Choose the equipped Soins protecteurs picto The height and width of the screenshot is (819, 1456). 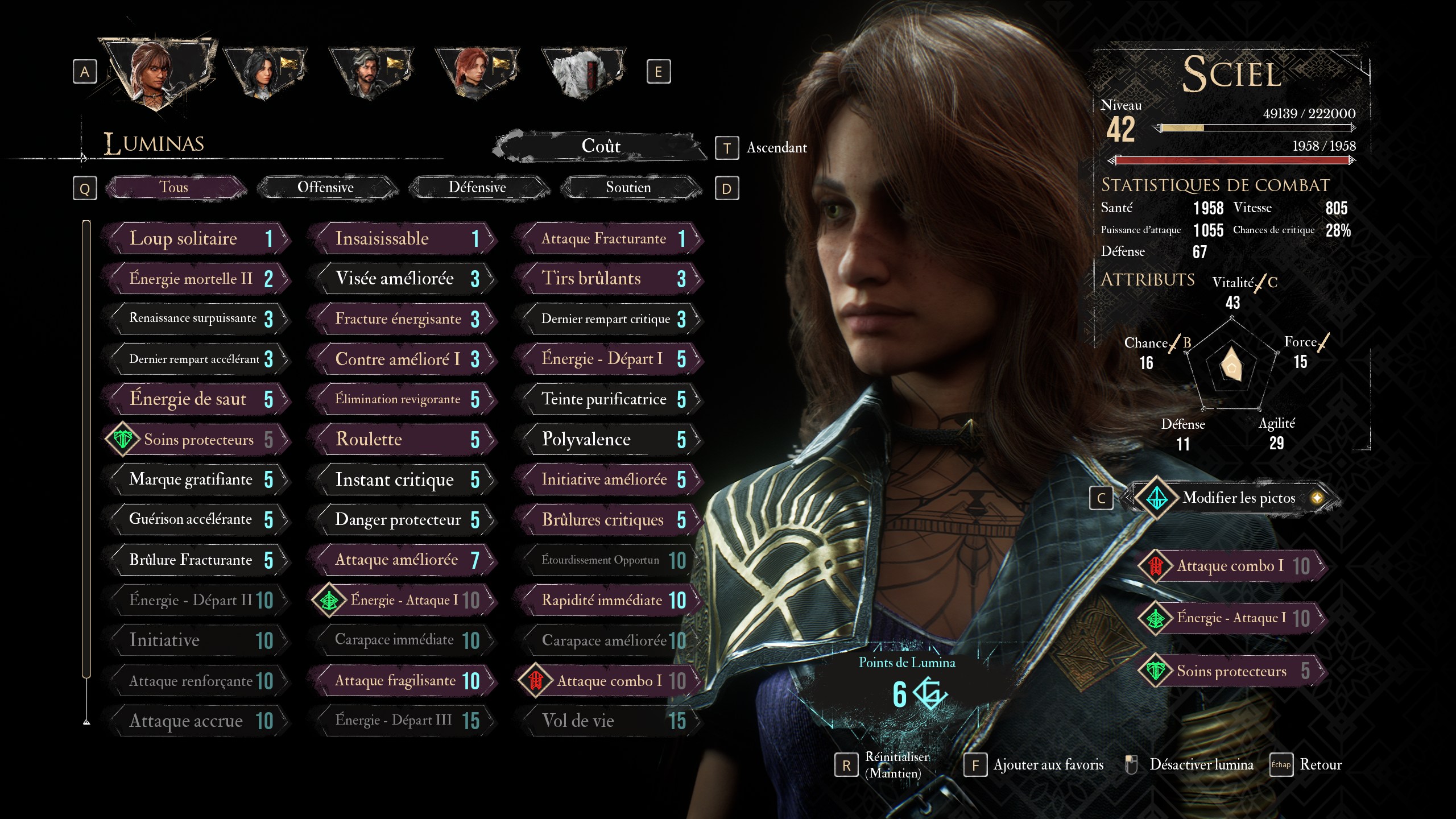1231,672
